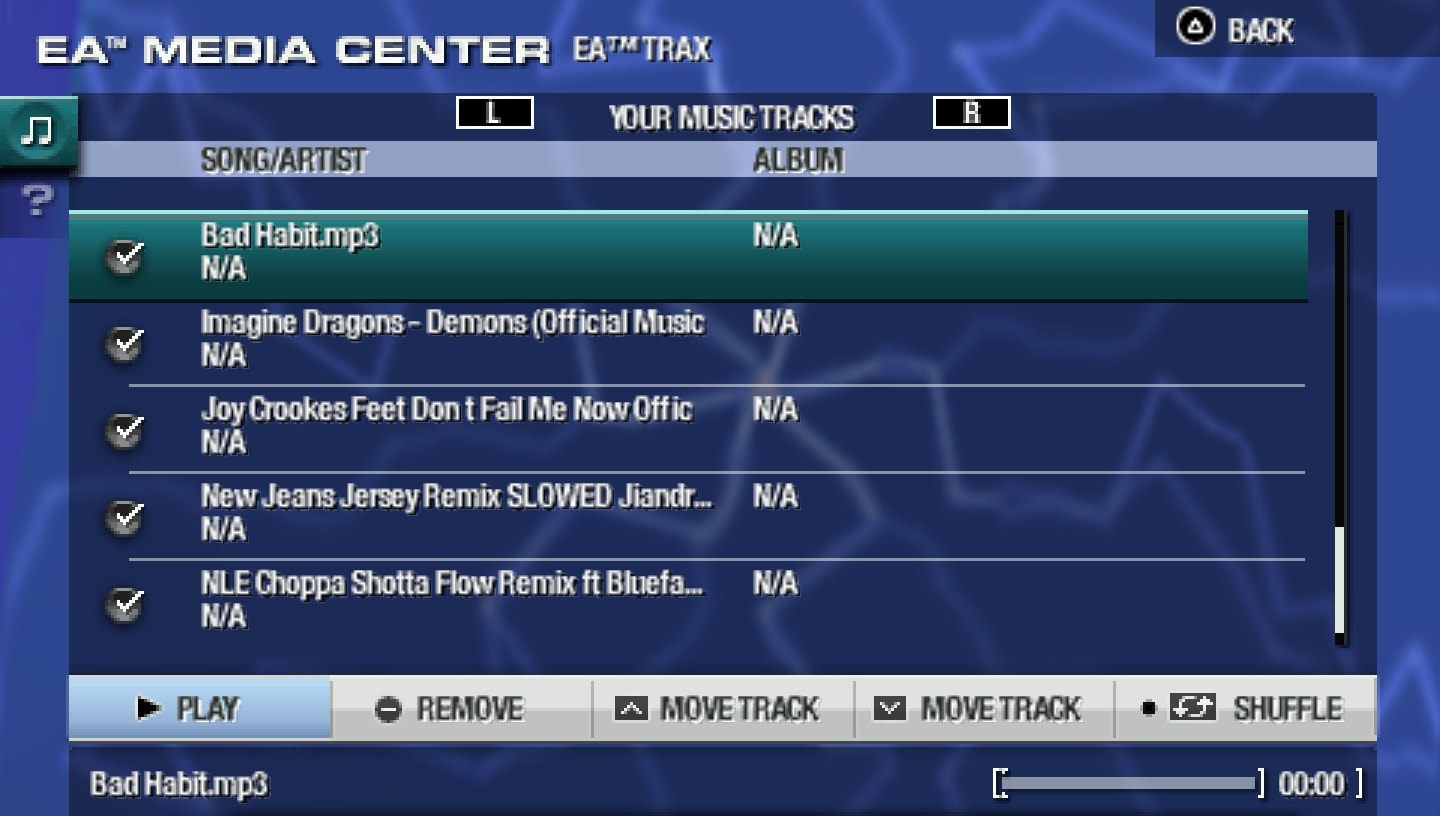Open the help question mark icon
This screenshot has width=1440, height=816.
[35, 200]
